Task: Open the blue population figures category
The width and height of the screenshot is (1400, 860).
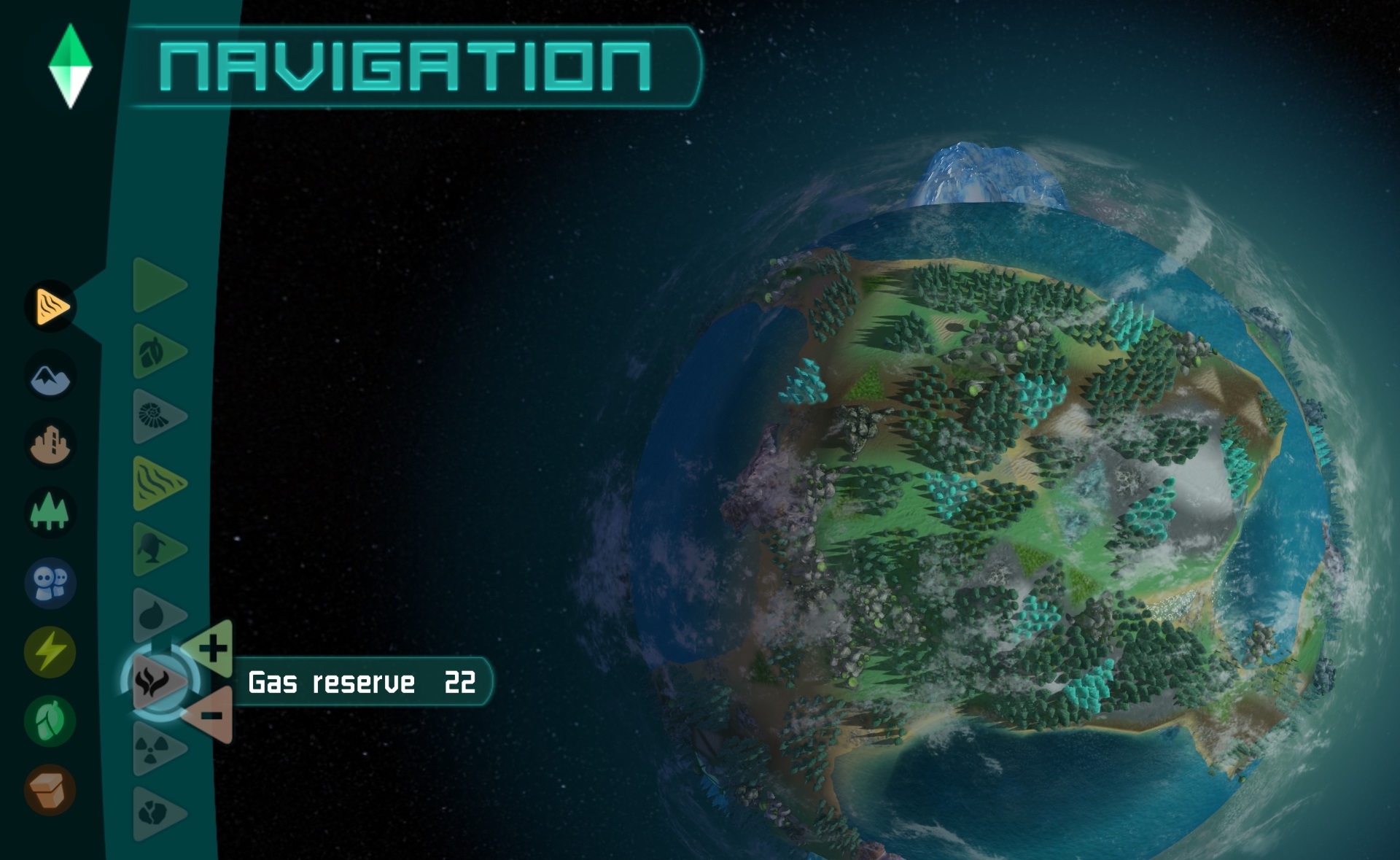Action: pos(50,583)
